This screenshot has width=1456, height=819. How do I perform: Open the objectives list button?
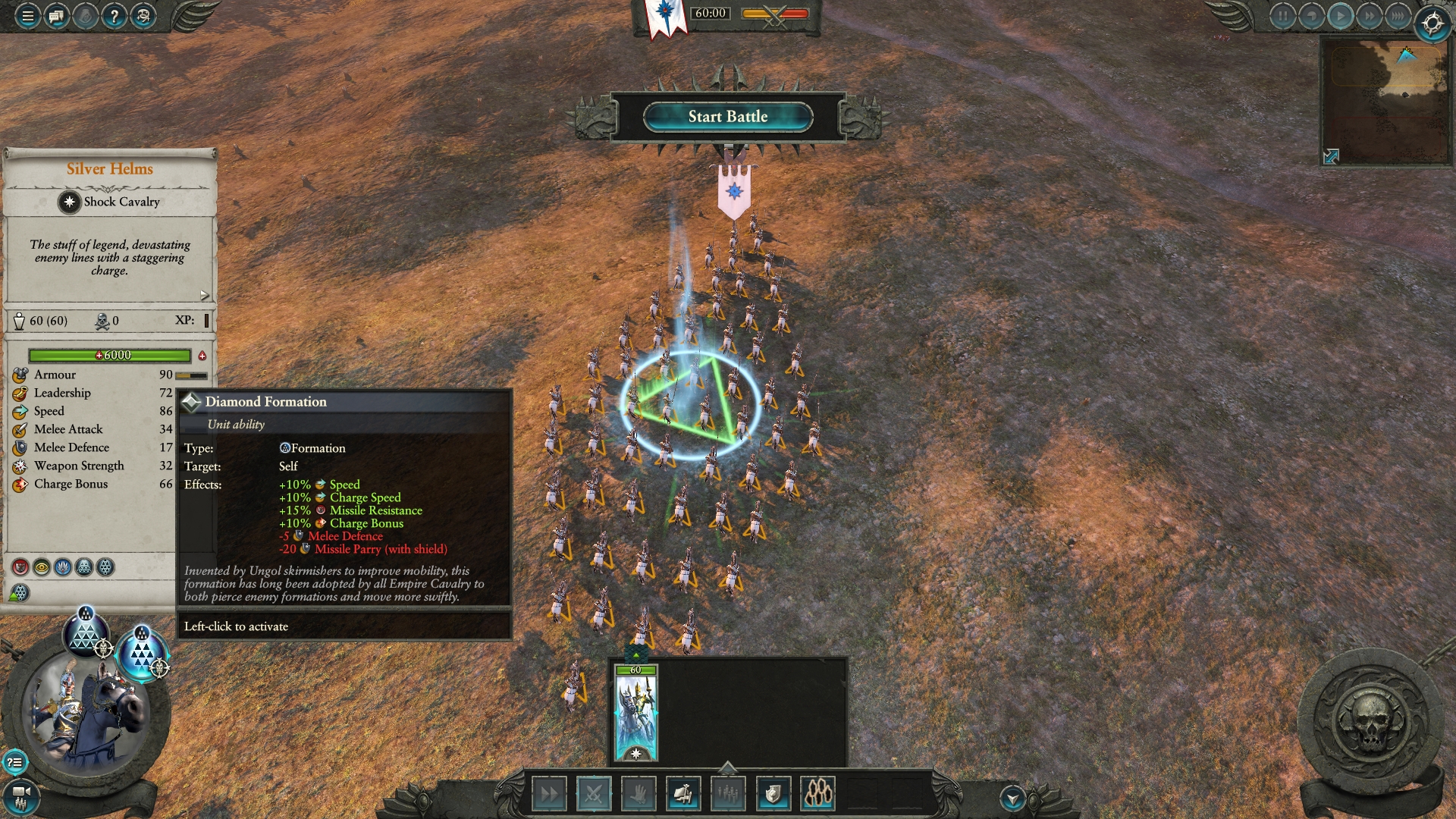pyautogui.click(x=14, y=762)
